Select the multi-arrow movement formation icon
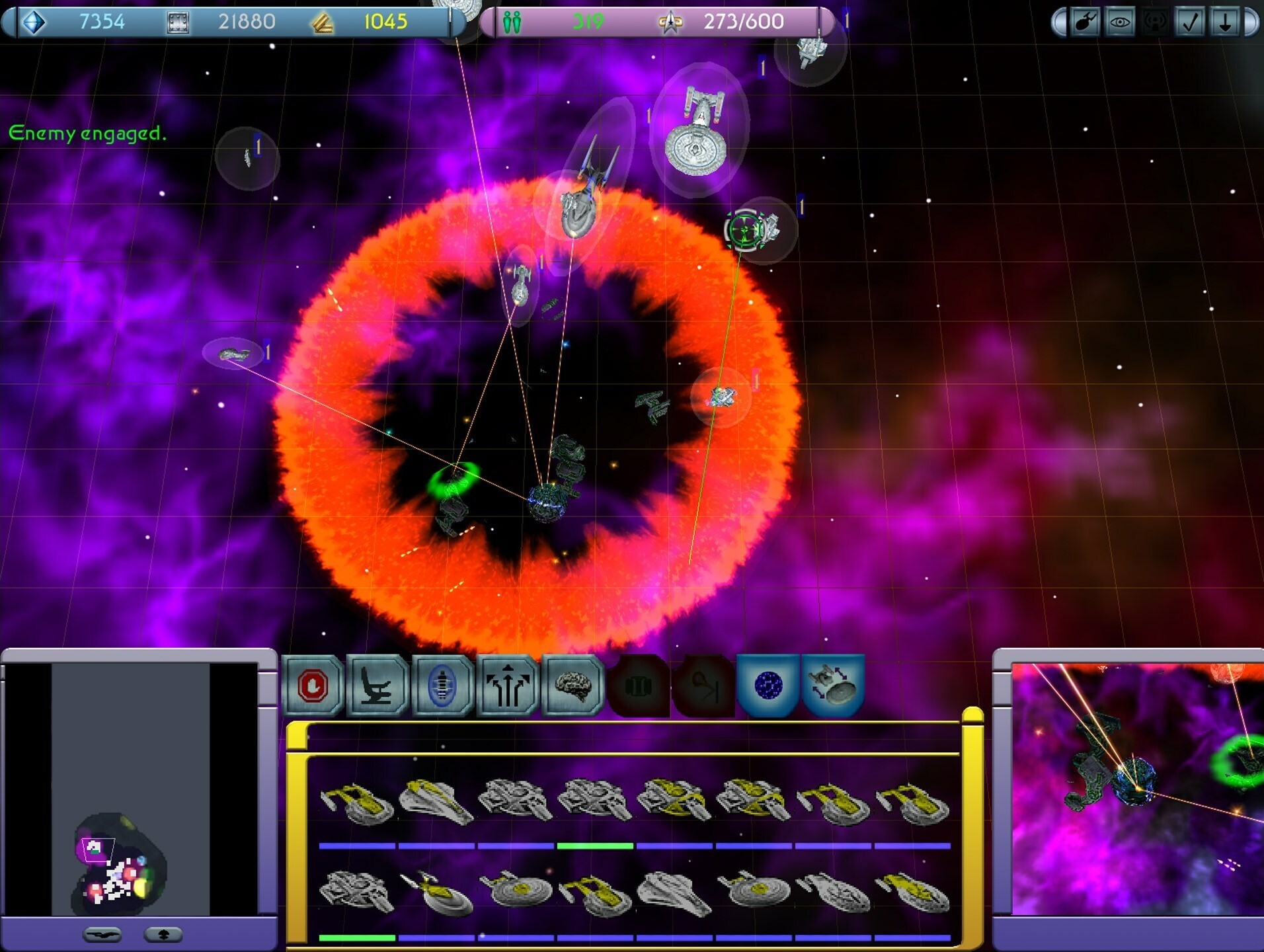The width and height of the screenshot is (1264, 952). 506,686
